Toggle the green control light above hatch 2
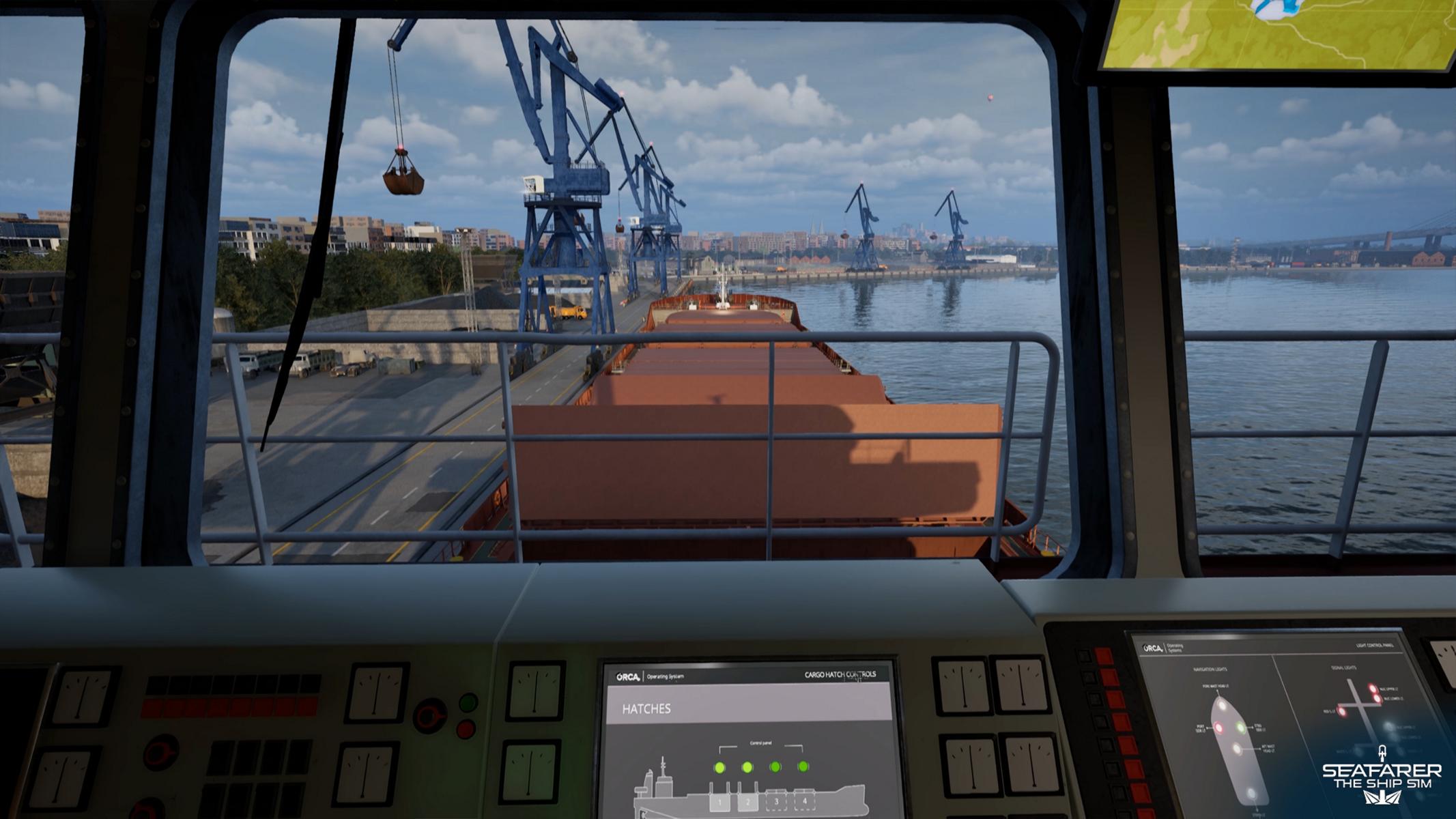The width and height of the screenshot is (1456, 819). pyautogui.click(x=747, y=768)
